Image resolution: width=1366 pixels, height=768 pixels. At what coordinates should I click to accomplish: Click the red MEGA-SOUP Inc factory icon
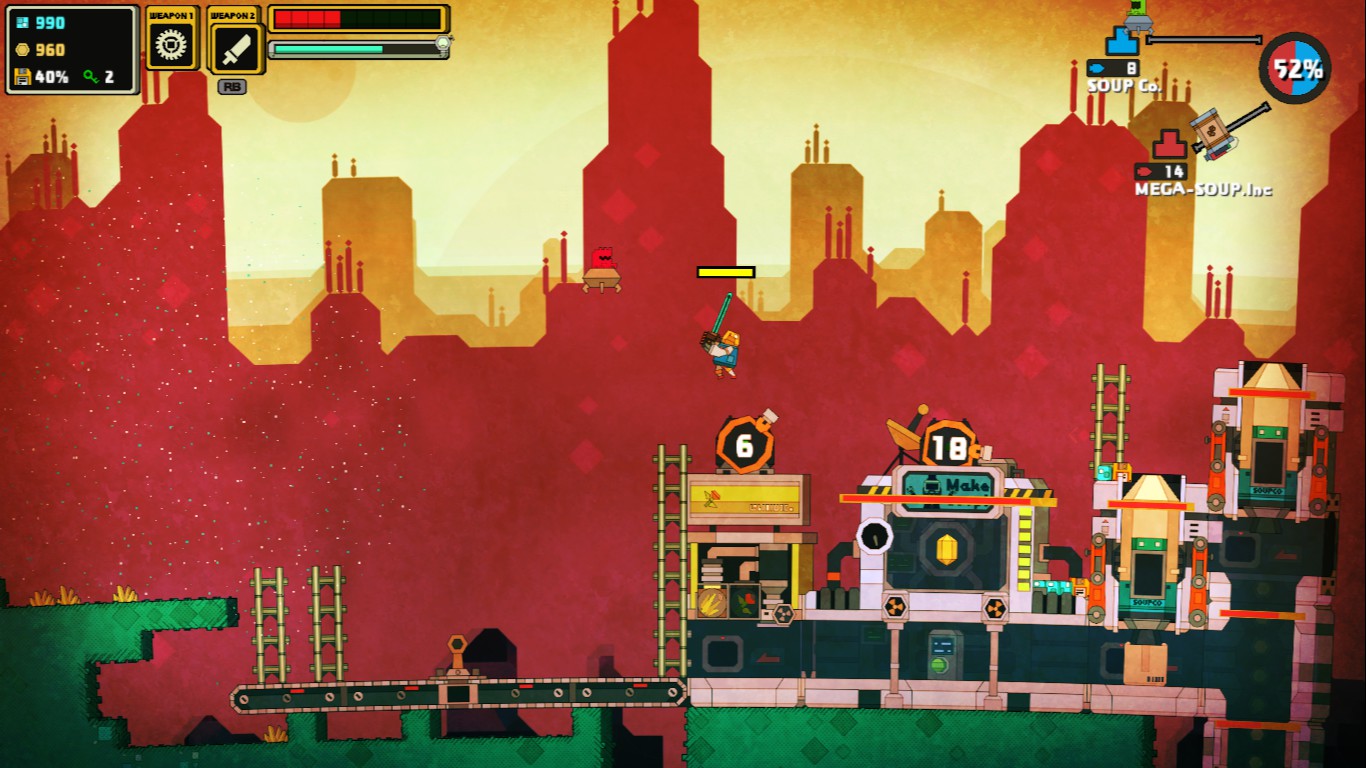pyautogui.click(x=1169, y=146)
